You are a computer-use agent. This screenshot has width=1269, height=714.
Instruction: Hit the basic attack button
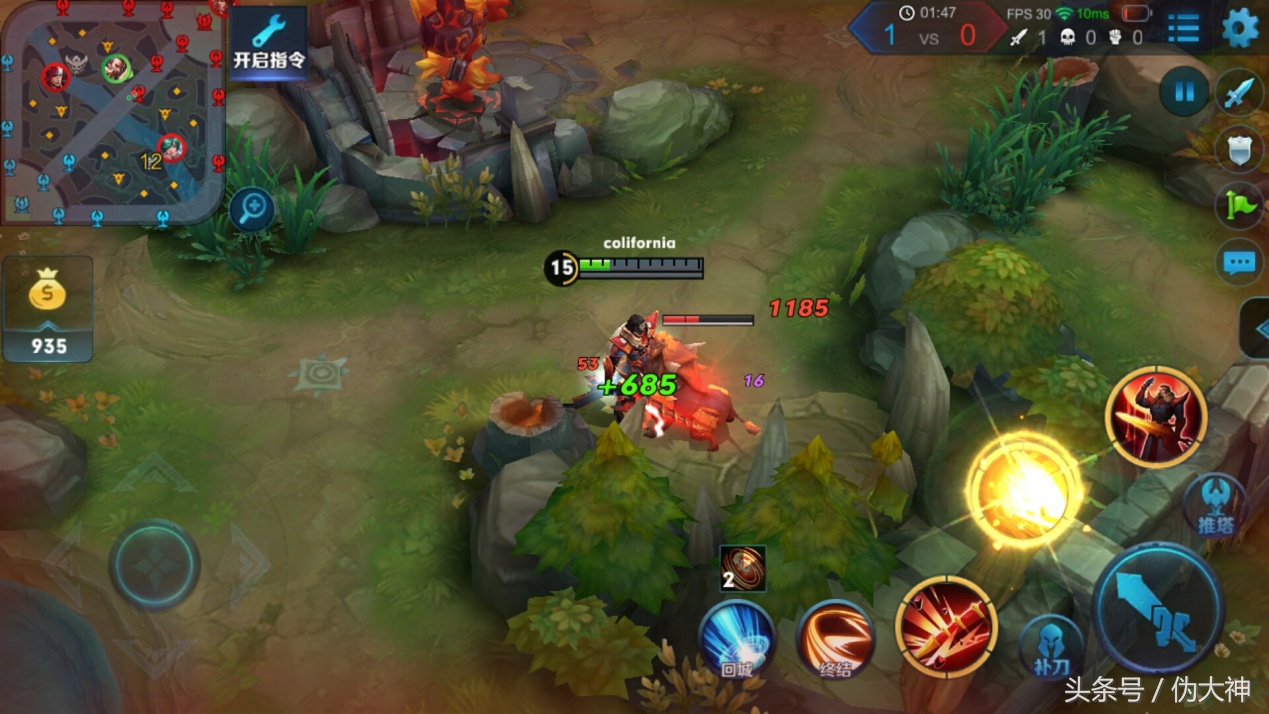(1158, 607)
